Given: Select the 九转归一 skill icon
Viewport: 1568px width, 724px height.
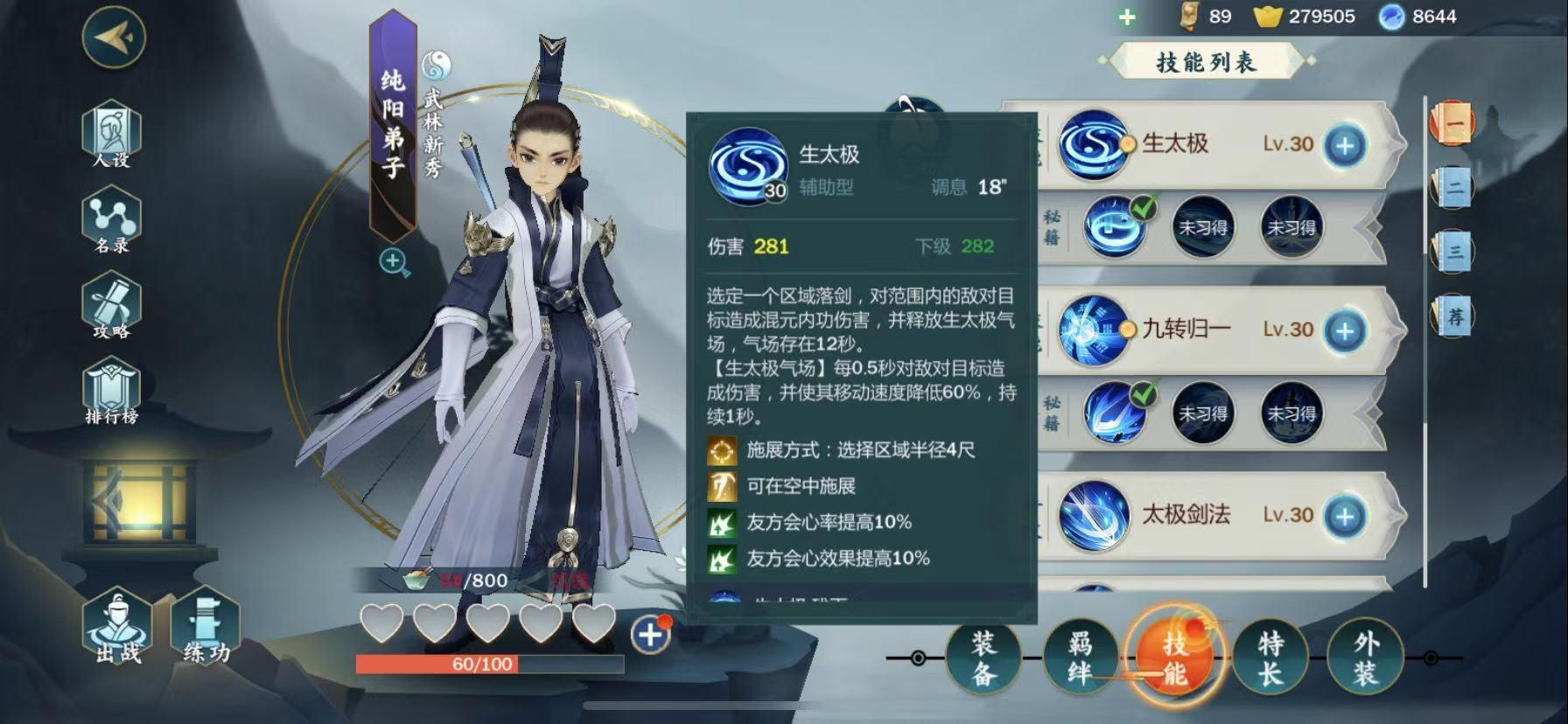Looking at the screenshot, I should (x=1092, y=330).
